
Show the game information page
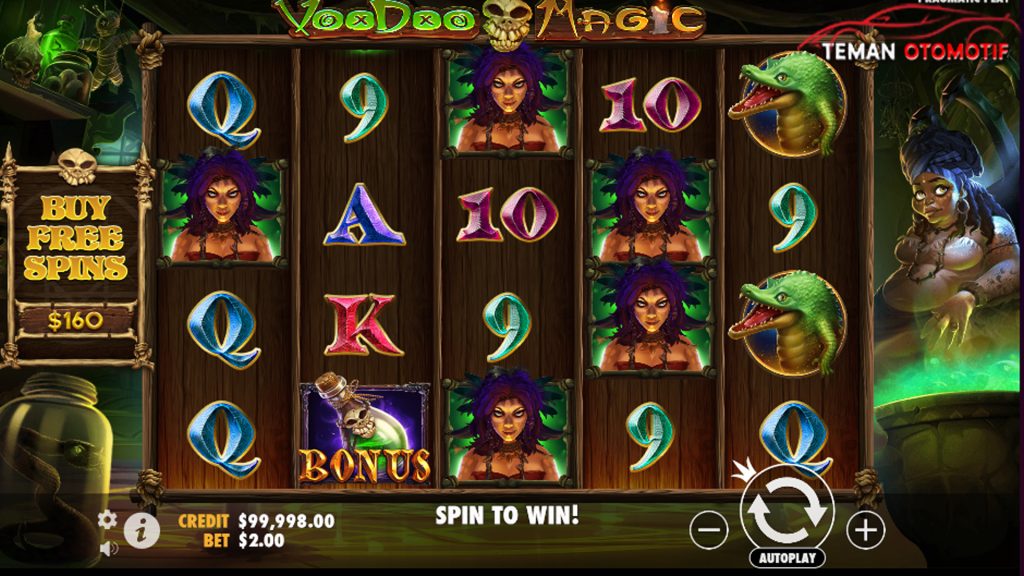tap(141, 531)
